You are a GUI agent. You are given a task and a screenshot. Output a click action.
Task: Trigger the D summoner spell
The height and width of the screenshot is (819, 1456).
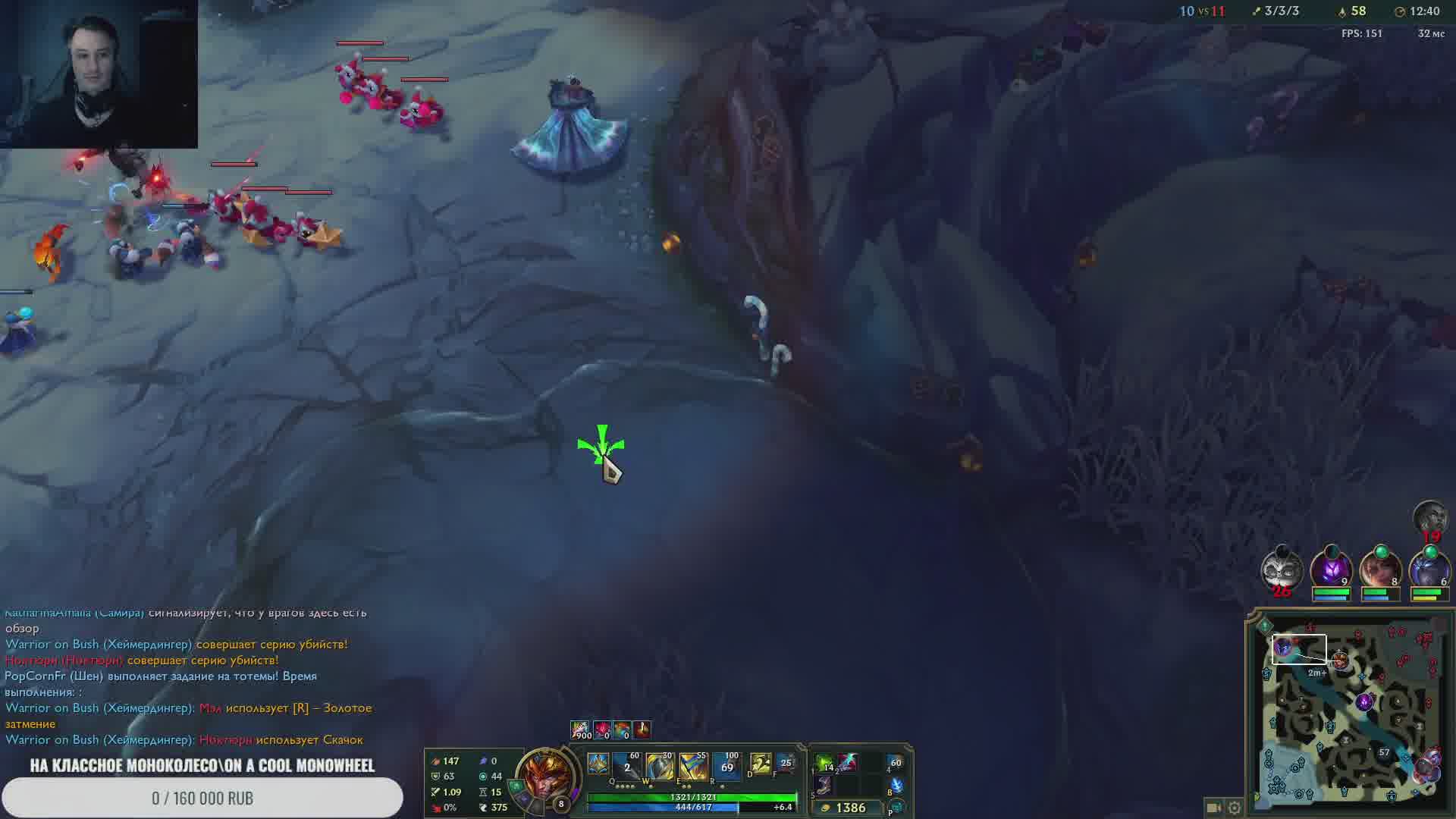click(760, 764)
